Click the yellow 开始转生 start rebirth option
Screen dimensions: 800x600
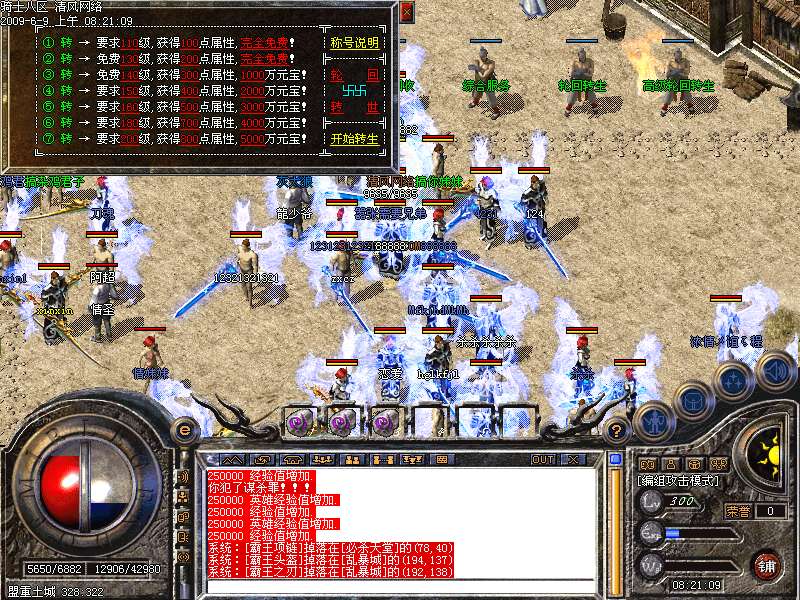[355, 138]
